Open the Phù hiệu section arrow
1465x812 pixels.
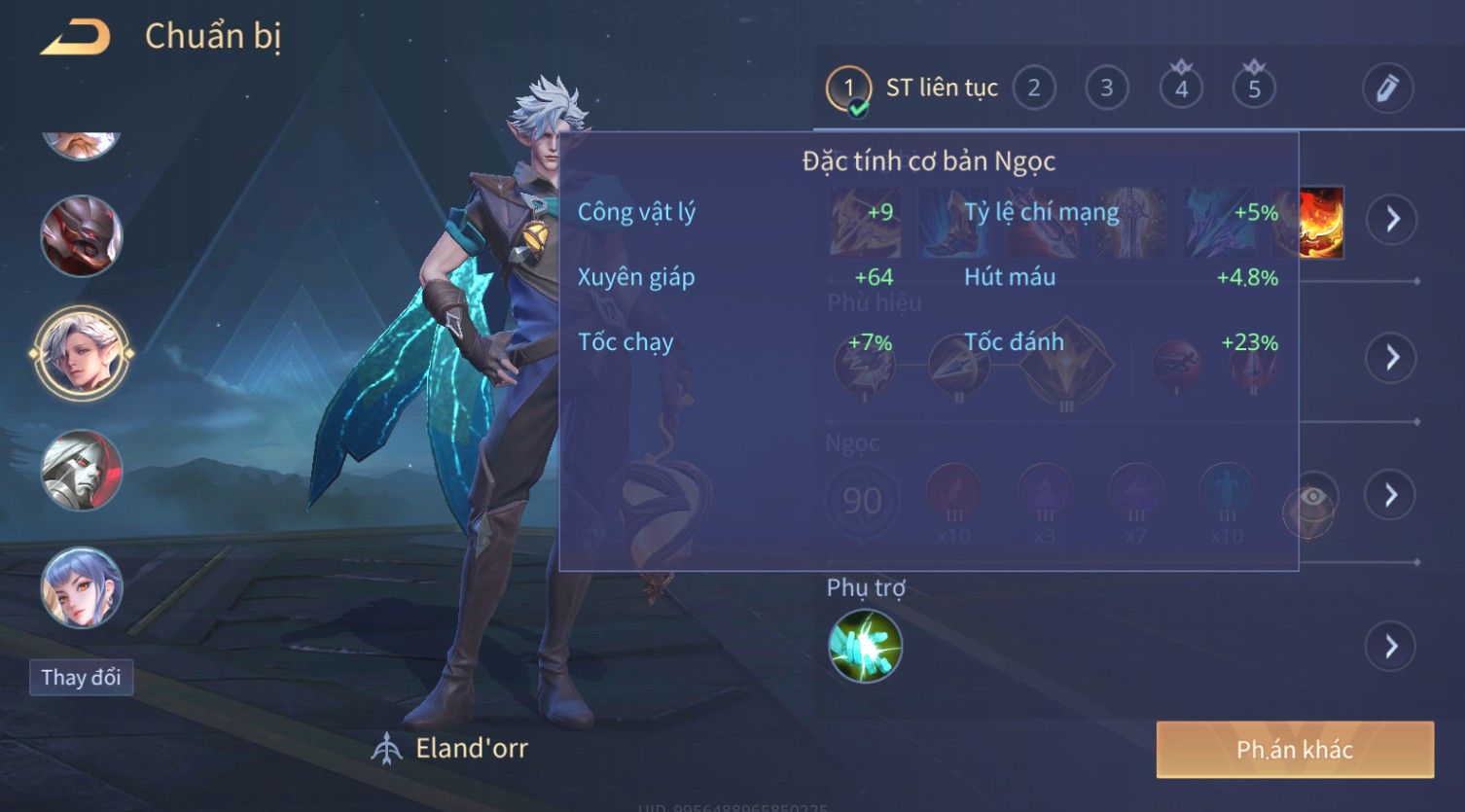pyautogui.click(x=1392, y=358)
